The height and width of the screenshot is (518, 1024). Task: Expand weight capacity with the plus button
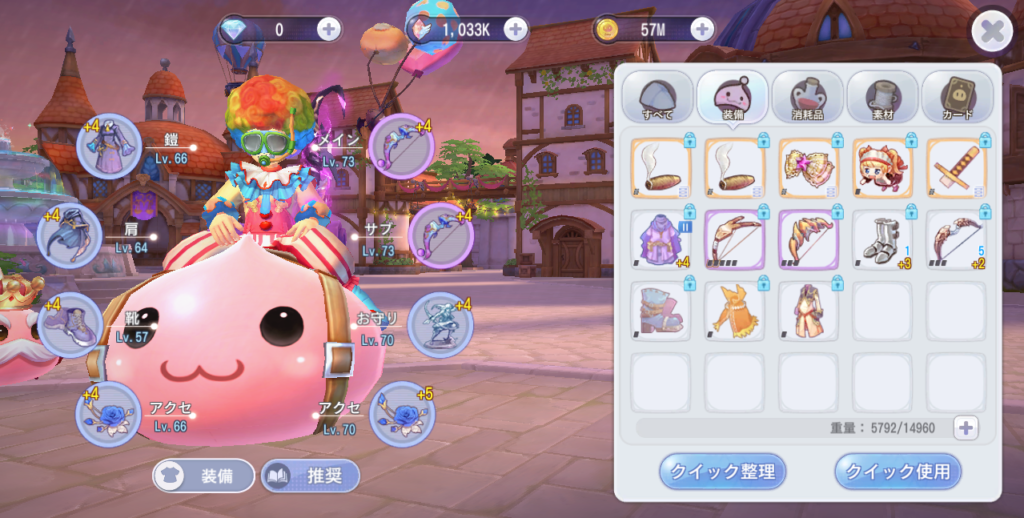[x=965, y=428]
